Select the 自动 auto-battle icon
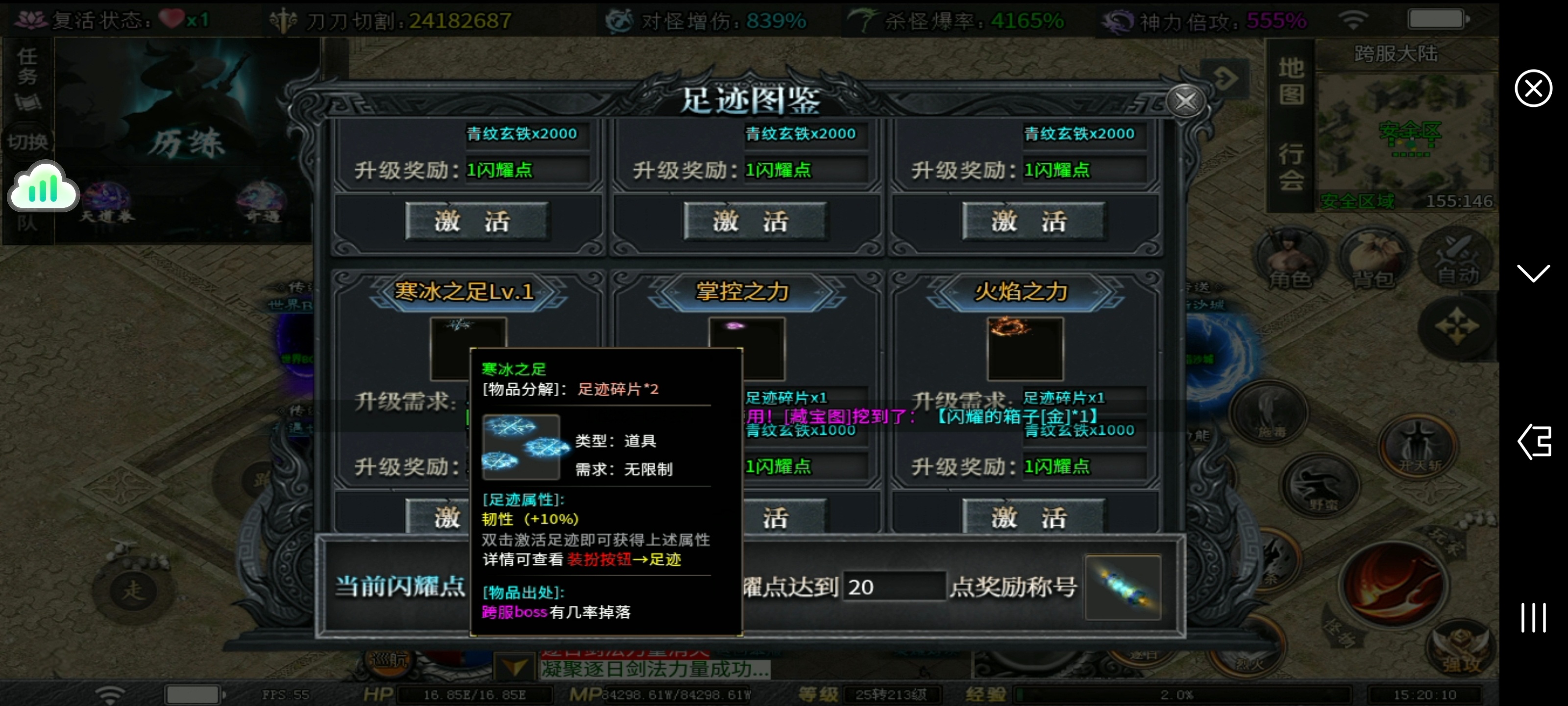Screen dimensions: 1568x706 click(1456, 258)
